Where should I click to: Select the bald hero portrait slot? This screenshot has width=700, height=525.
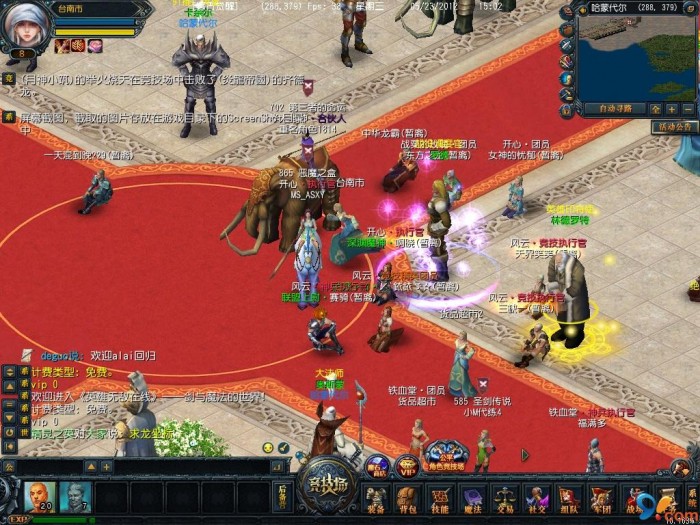(x=40, y=496)
